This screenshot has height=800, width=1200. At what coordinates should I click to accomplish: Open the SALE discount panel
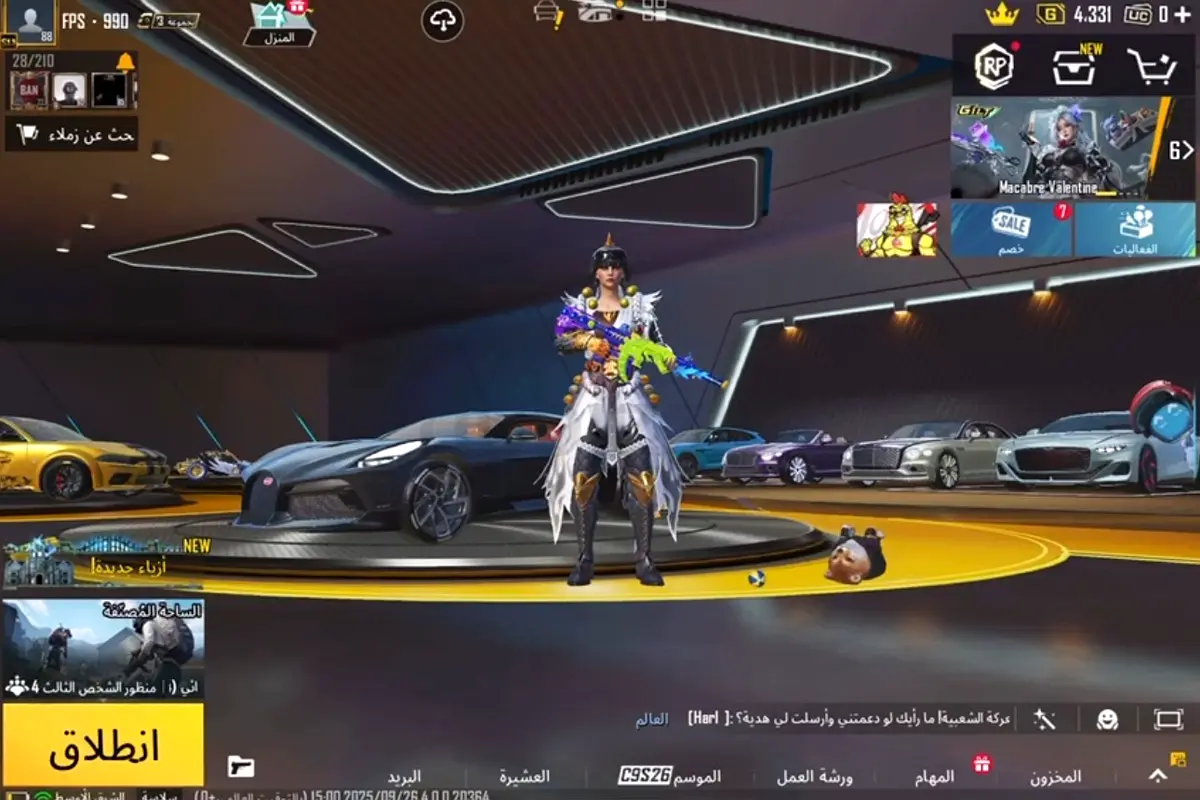[1011, 229]
